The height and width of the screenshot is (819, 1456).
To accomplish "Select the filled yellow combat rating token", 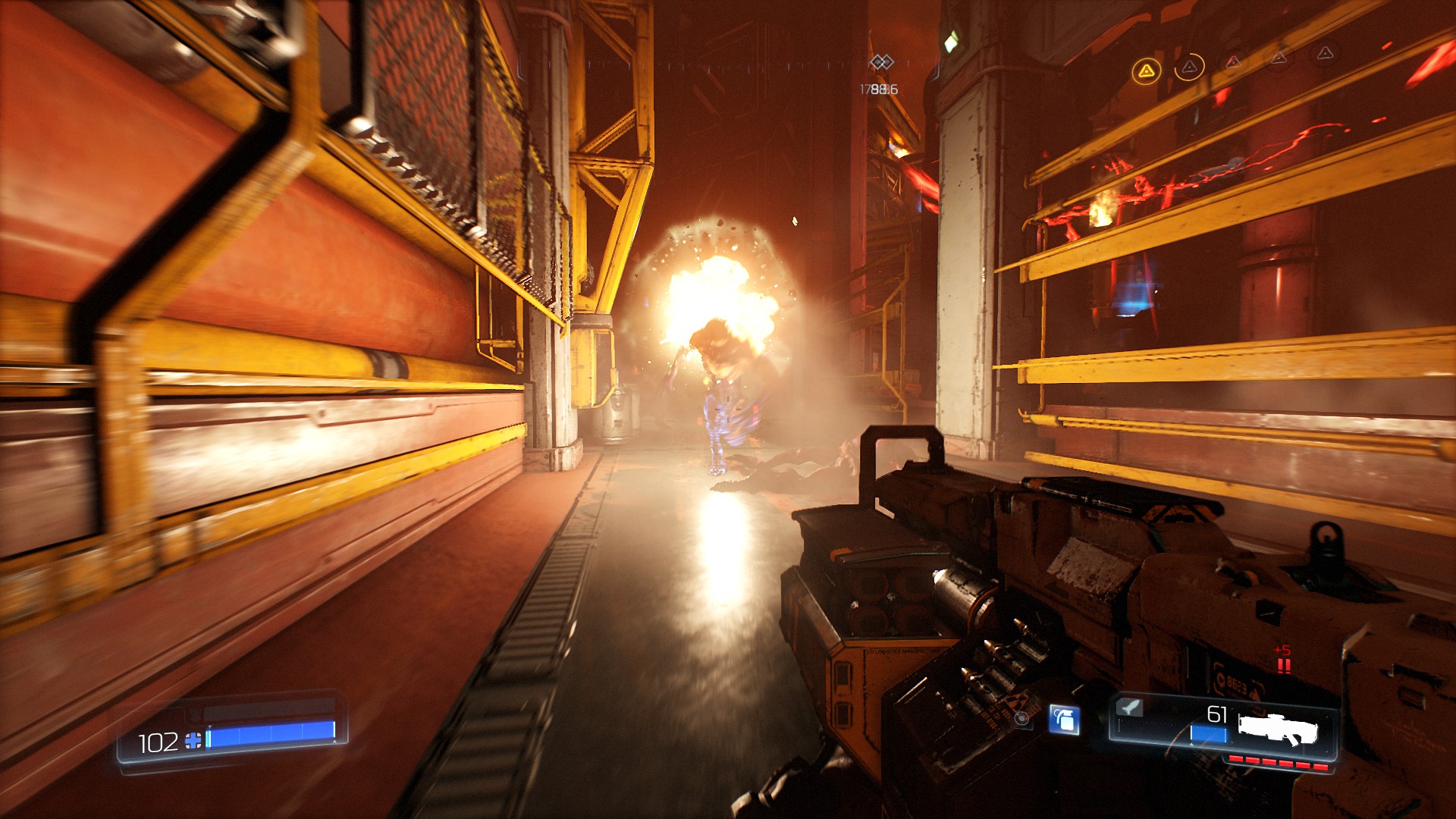I will [x=1147, y=71].
